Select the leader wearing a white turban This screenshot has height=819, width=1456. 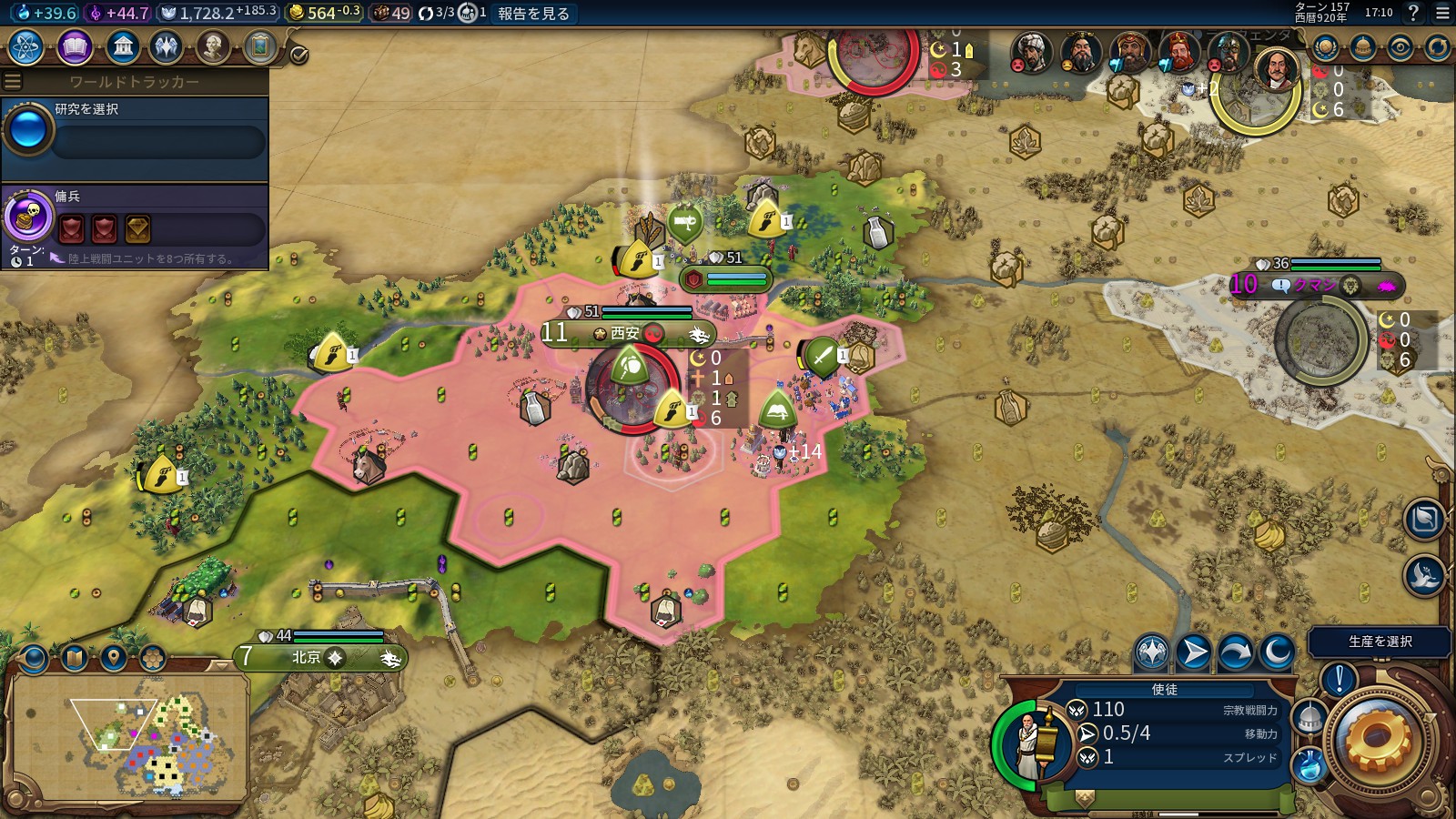[x=1030, y=53]
